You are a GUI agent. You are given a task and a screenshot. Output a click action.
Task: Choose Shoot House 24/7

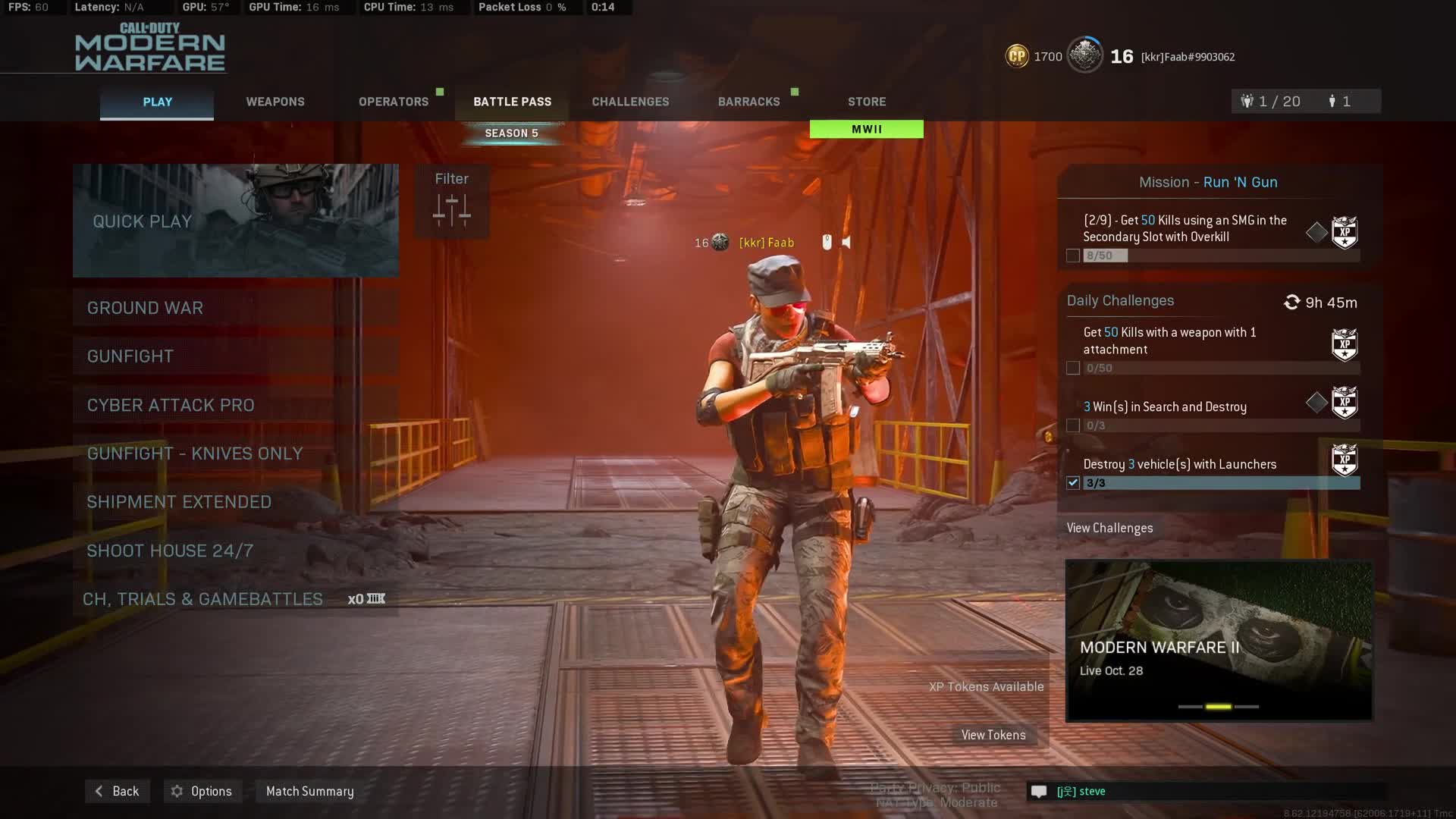pos(236,551)
